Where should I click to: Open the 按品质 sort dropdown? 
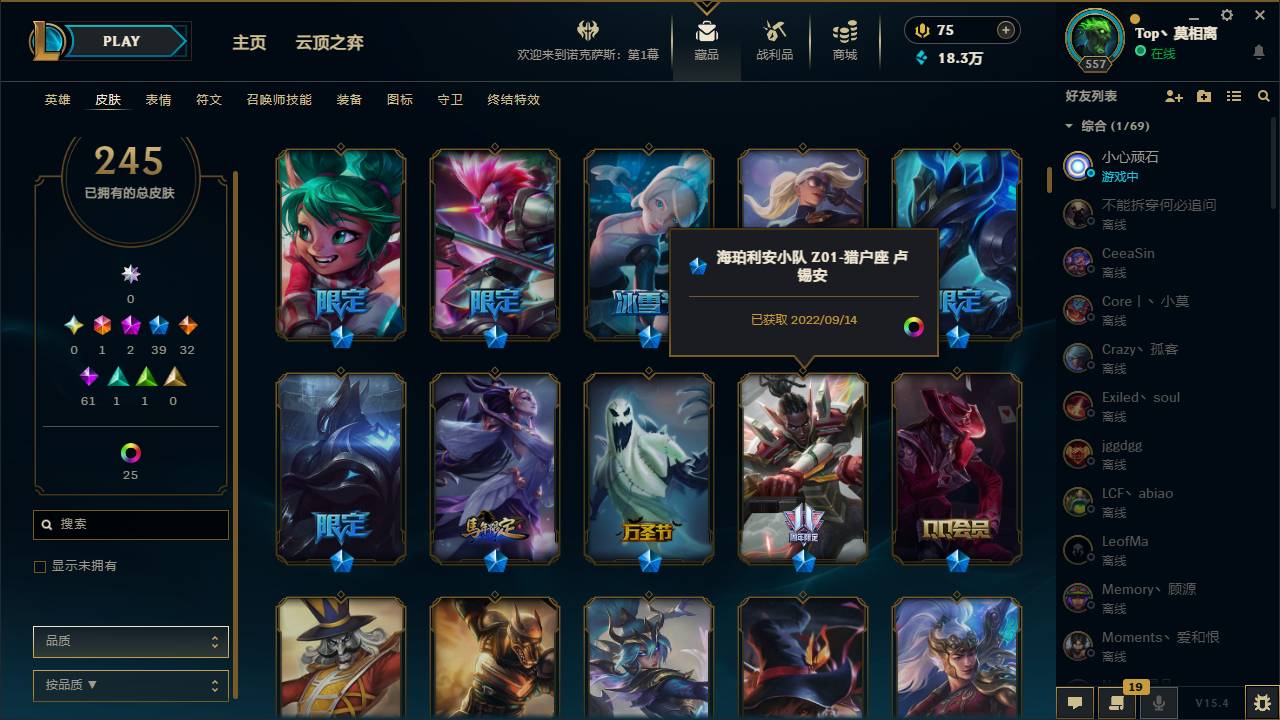[x=130, y=686]
